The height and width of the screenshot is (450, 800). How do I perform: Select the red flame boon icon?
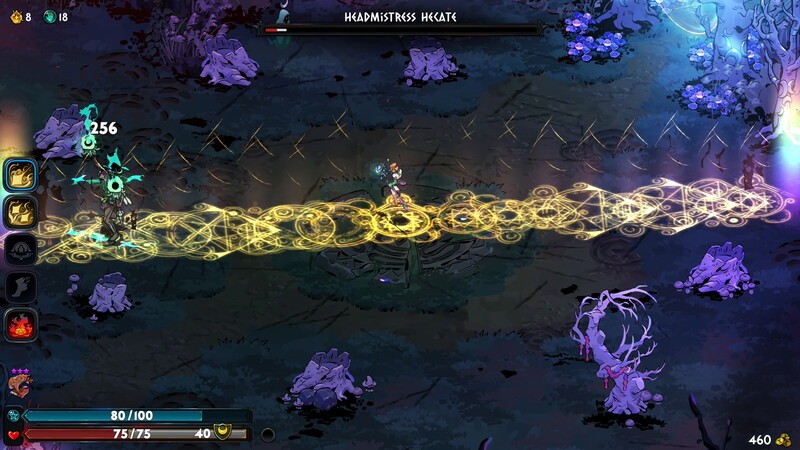(x=22, y=325)
